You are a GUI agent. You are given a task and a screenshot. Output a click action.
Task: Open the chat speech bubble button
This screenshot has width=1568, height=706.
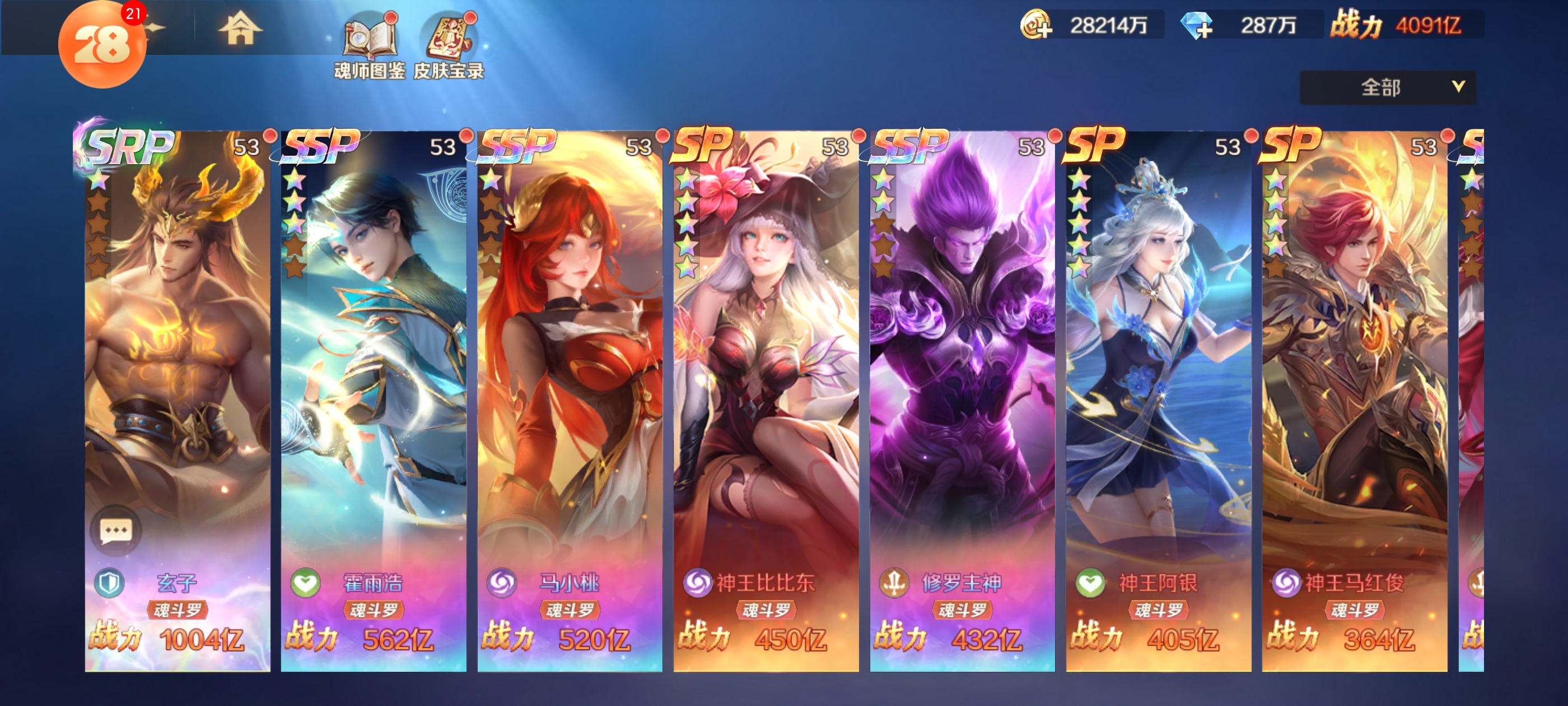[x=116, y=531]
